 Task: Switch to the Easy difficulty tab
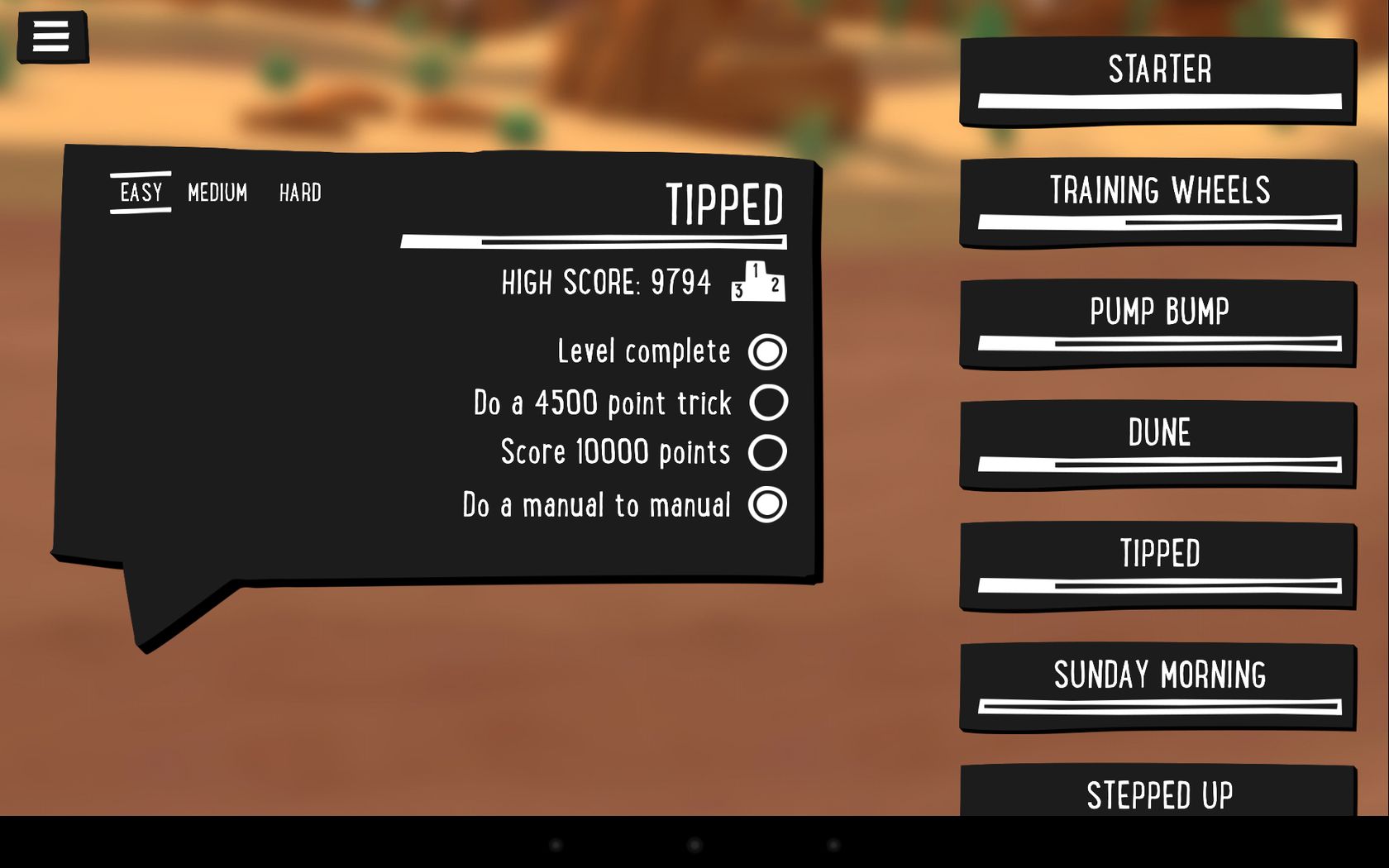pyautogui.click(x=141, y=193)
